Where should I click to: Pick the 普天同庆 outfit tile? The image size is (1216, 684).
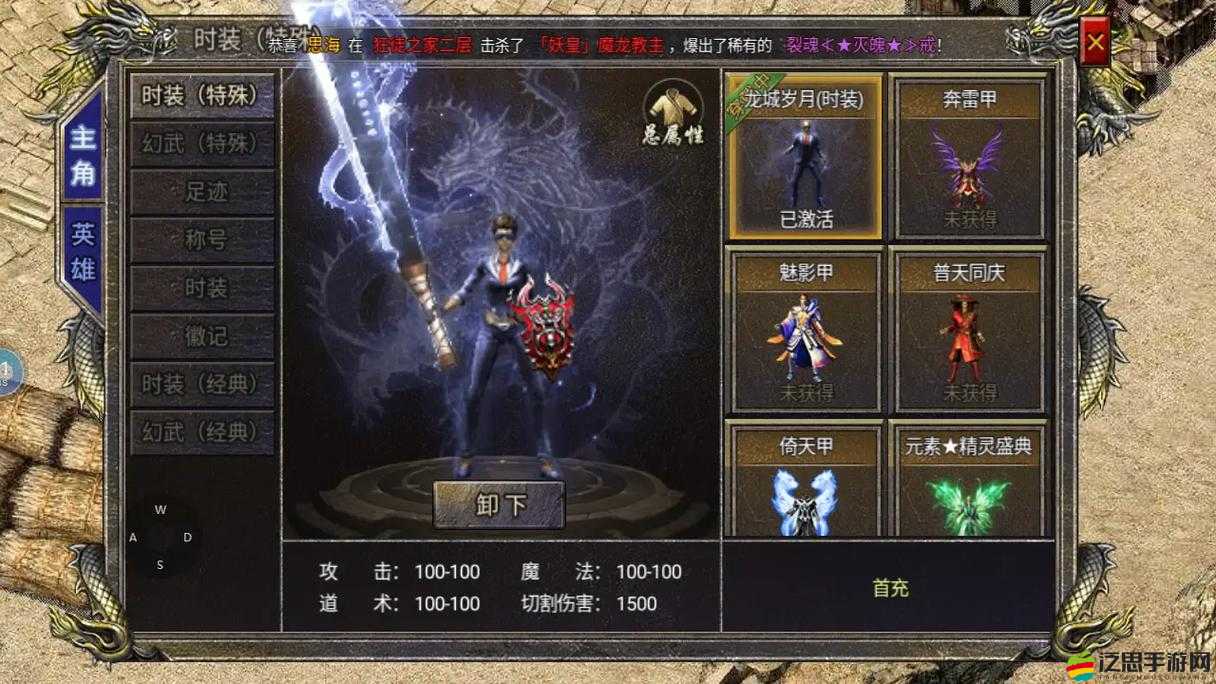click(x=968, y=331)
